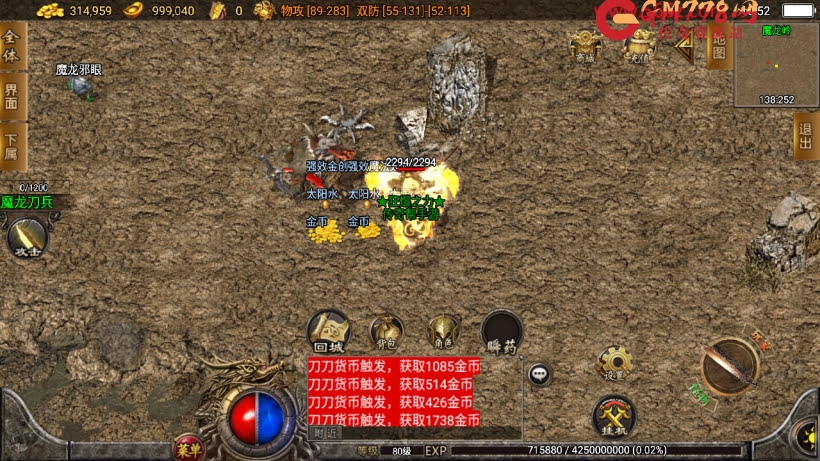820x461 pixels.
Task: Use the 瞬药 instant potion slot
Action: point(502,332)
